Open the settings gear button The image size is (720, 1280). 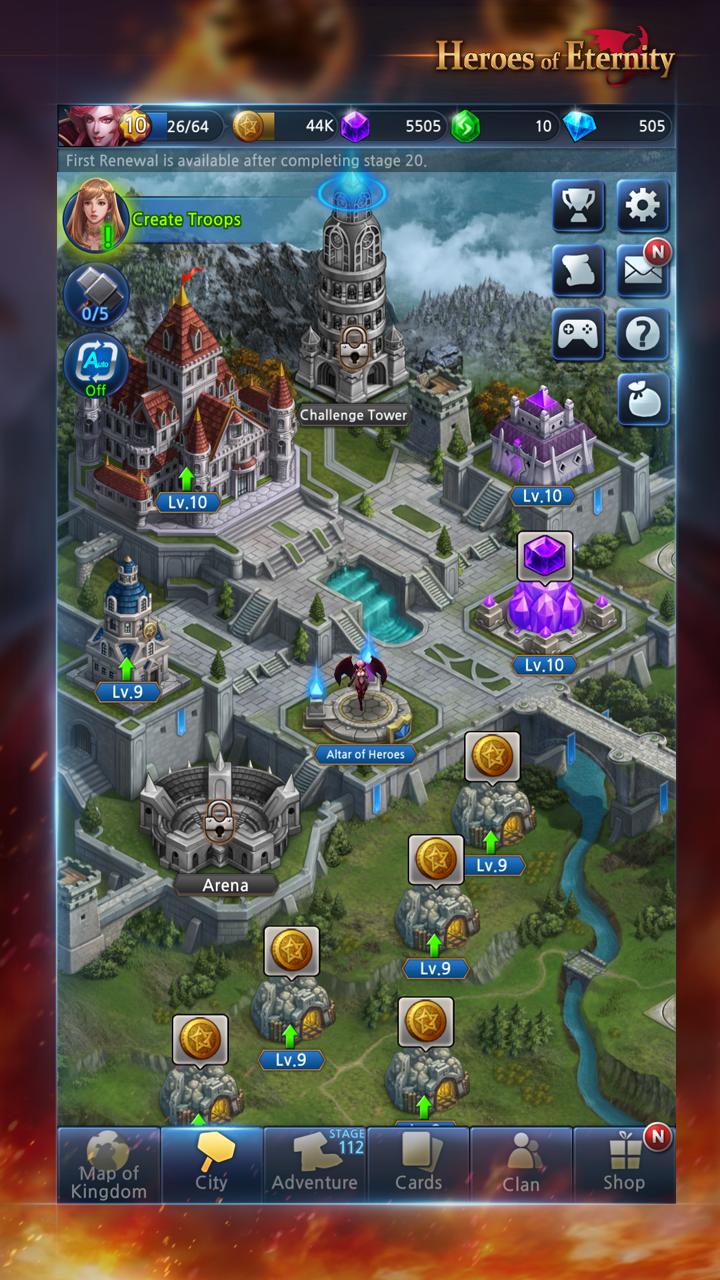642,207
